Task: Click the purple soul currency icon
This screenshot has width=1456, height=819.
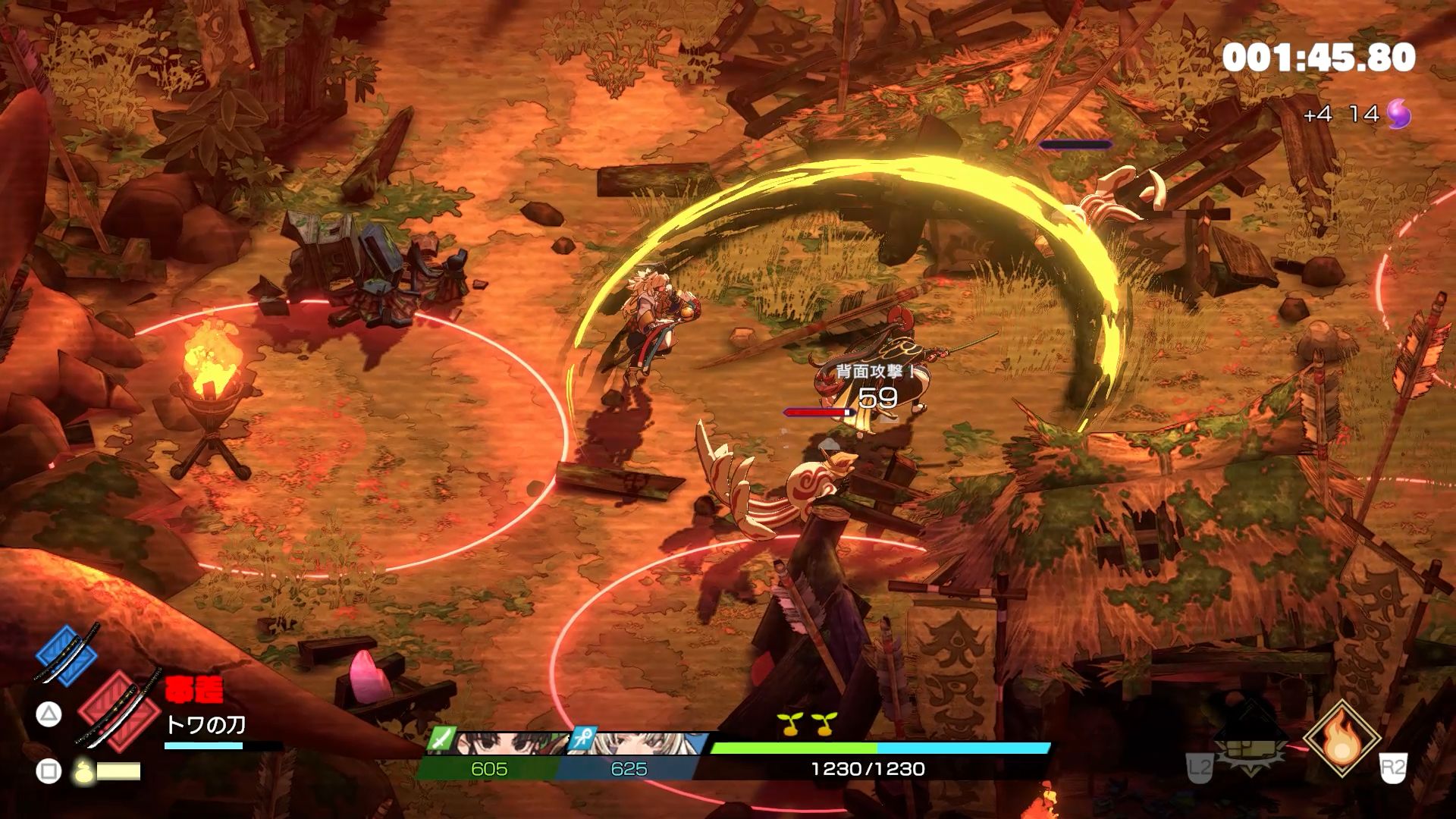Action: [1399, 115]
